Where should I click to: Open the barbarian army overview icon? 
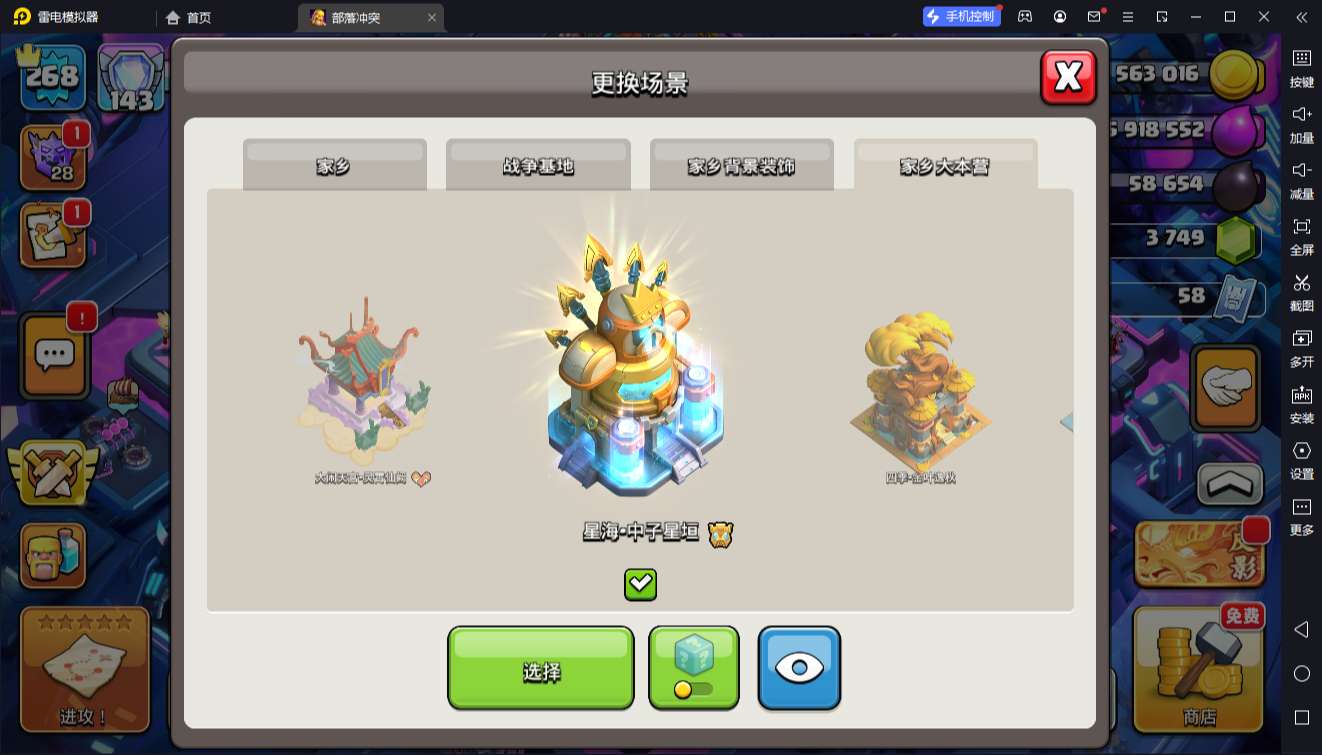(x=54, y=556)
